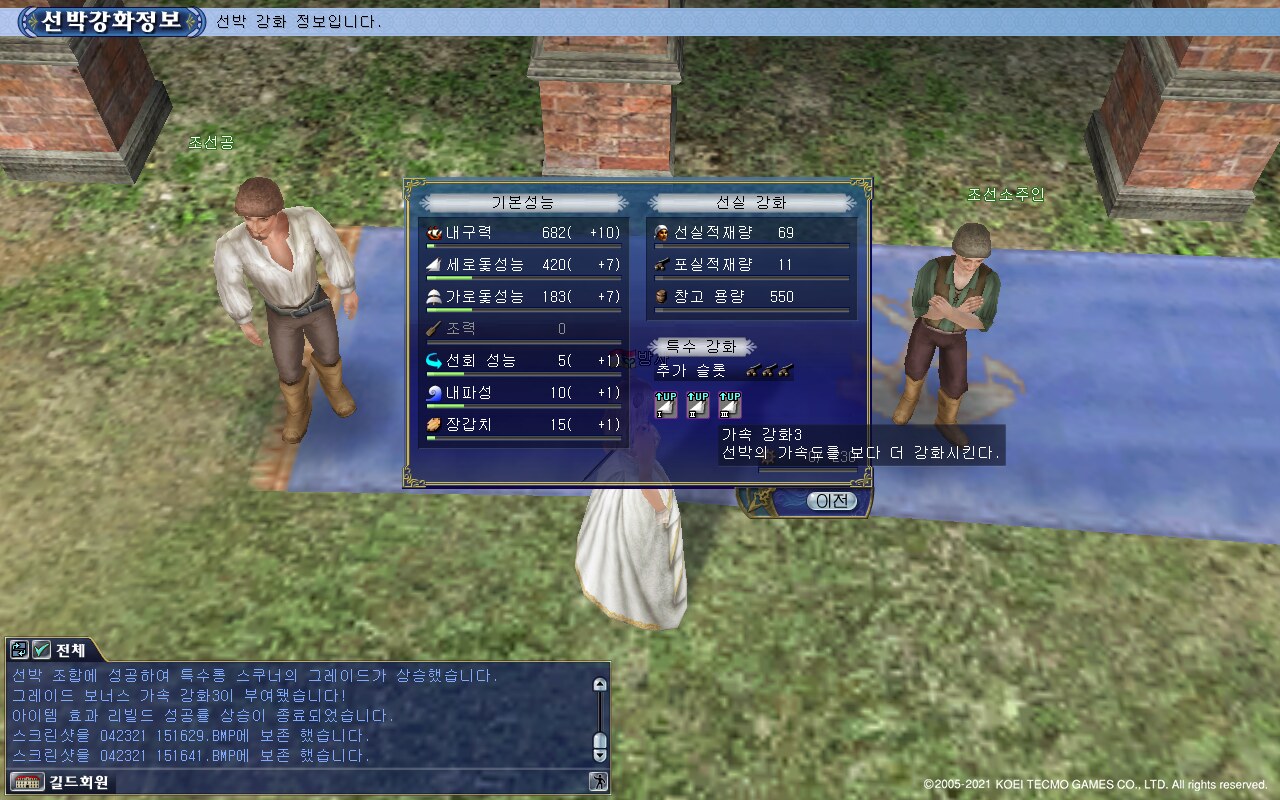Select the 가속 강화 II enhancement icon

pyautogui.click(x=697, y=405)
